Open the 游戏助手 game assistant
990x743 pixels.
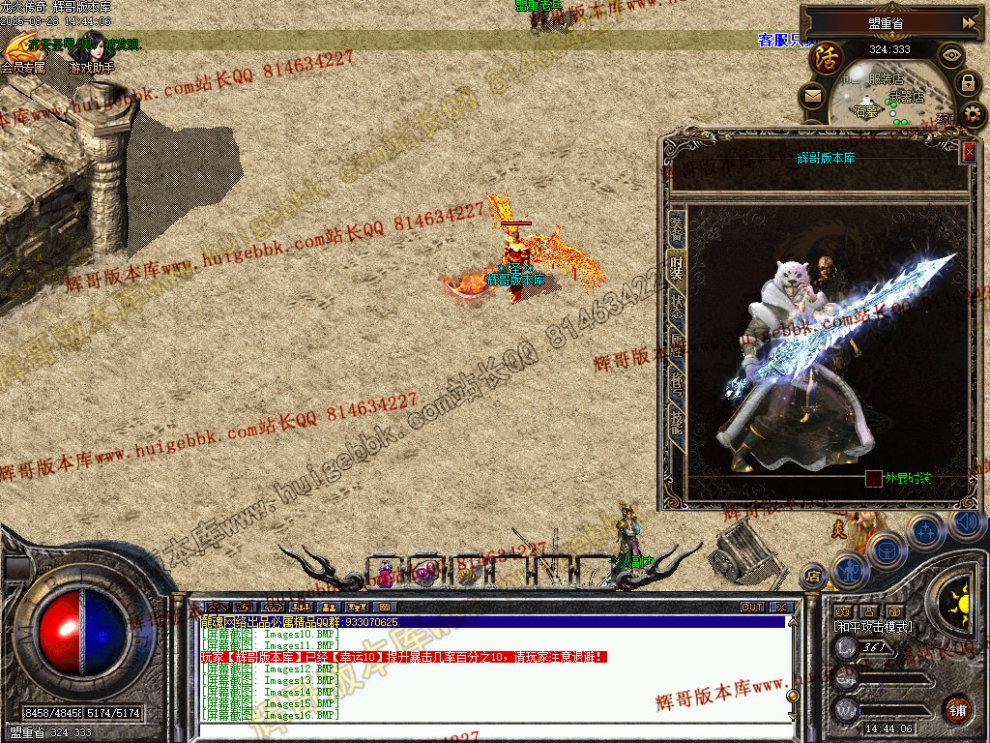coord(92,52)
